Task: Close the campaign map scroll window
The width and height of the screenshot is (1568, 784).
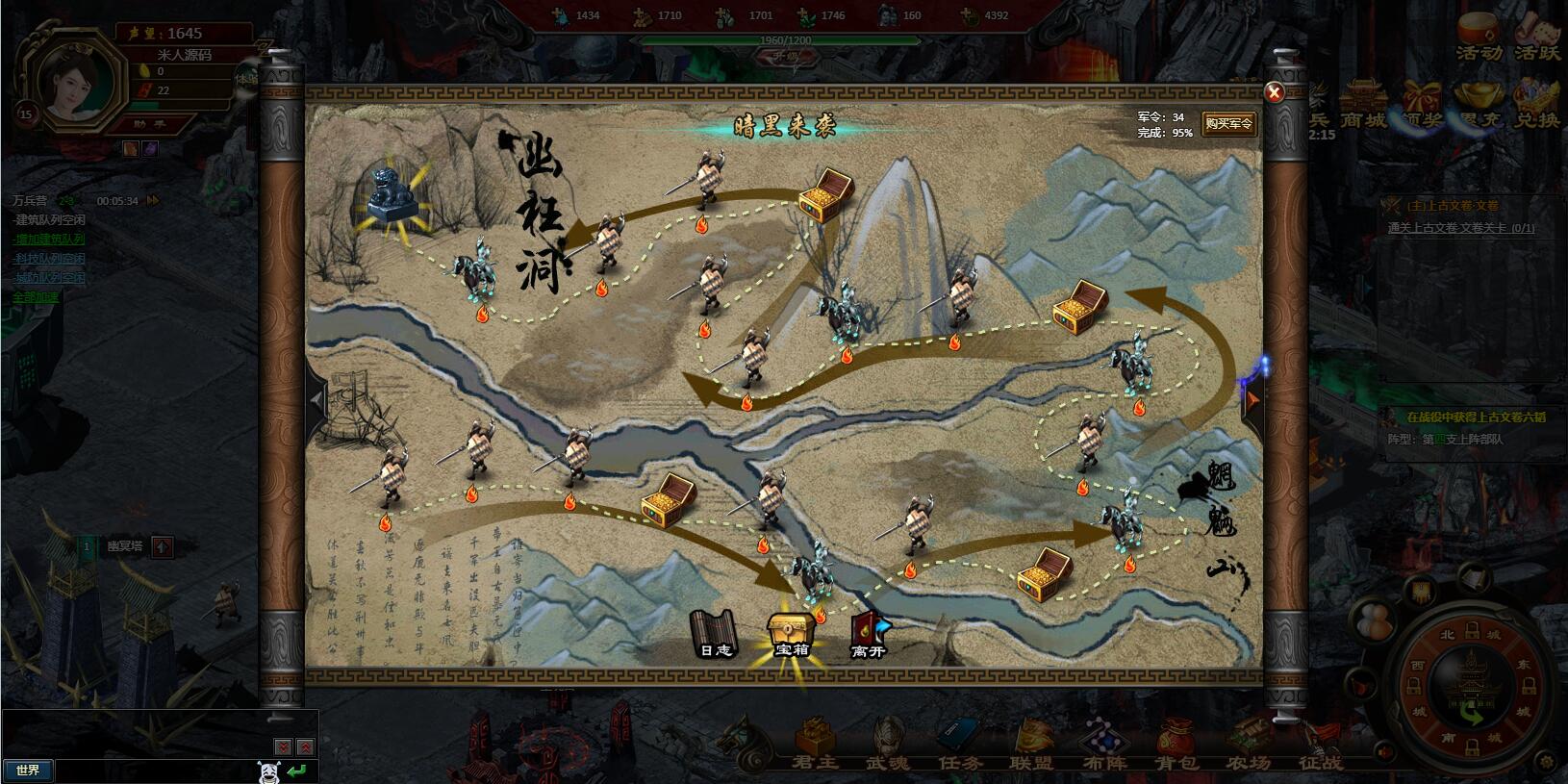Action: 1274,92
